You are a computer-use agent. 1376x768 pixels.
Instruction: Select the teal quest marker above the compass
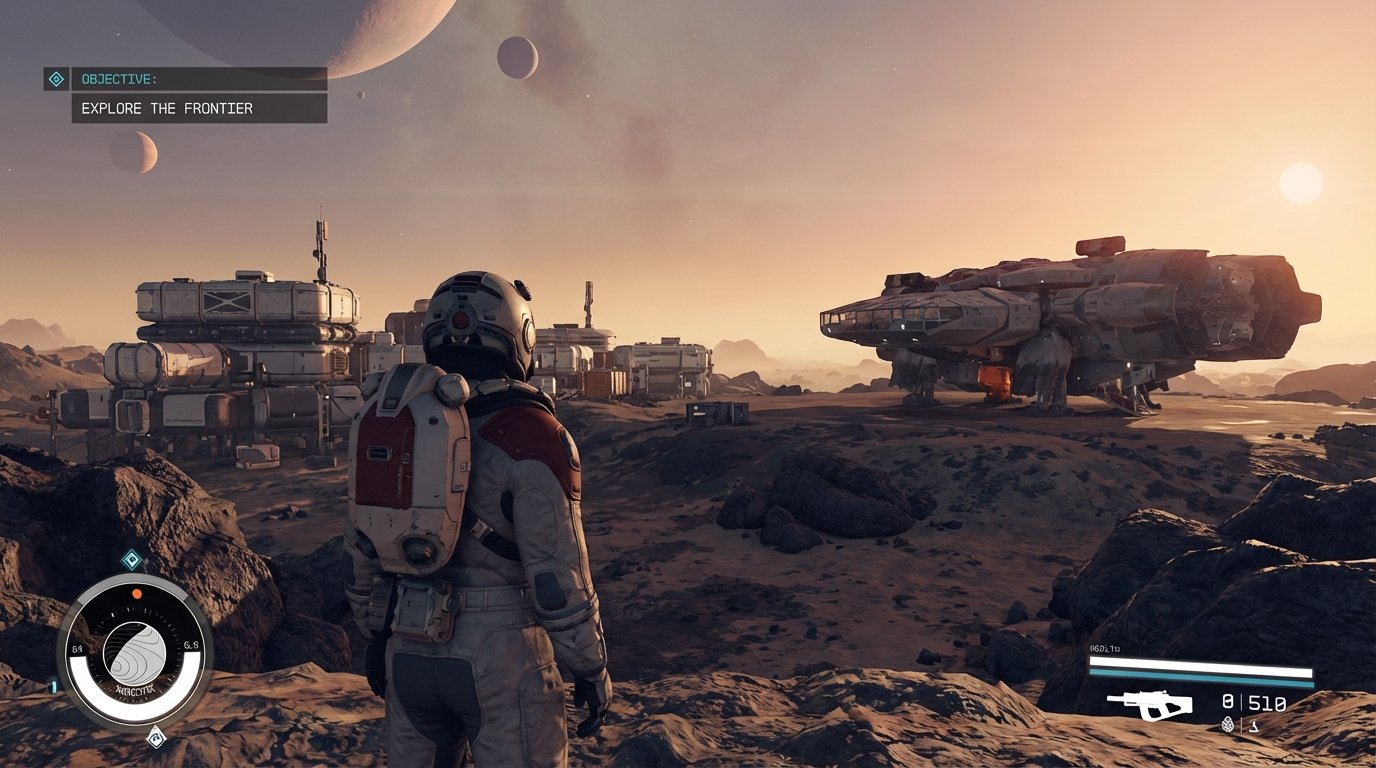coord(132,560)
